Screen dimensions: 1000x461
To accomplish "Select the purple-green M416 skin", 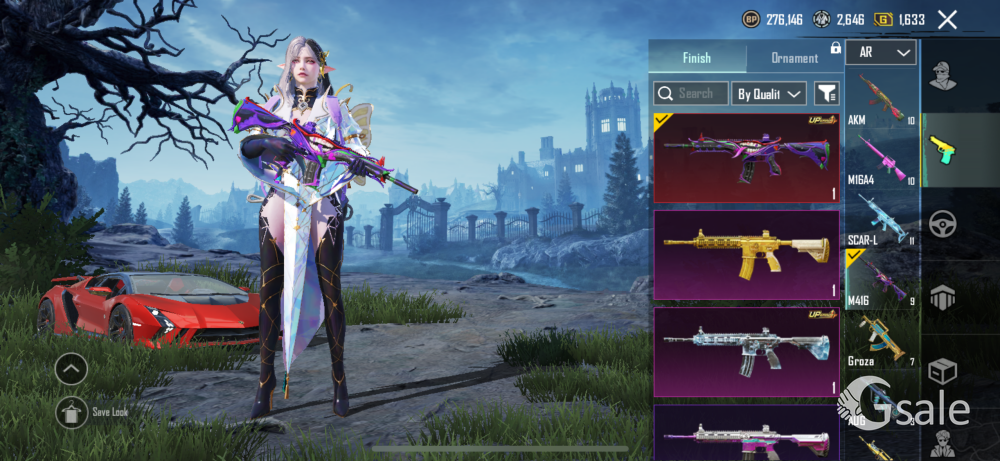I will [x=746, y=158].
